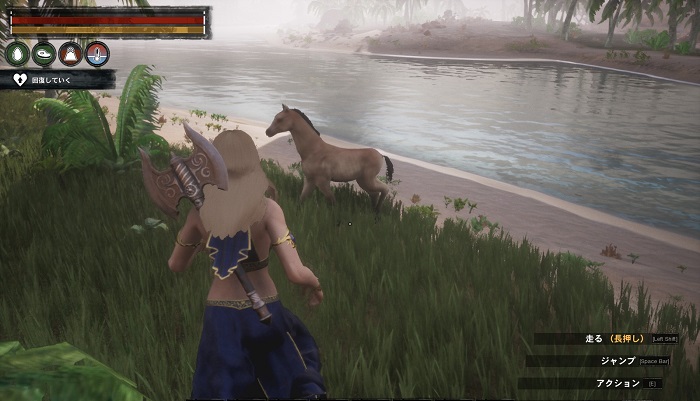Open the thermometer temperature status icon

pyautogui.click(x=97, y=54)
